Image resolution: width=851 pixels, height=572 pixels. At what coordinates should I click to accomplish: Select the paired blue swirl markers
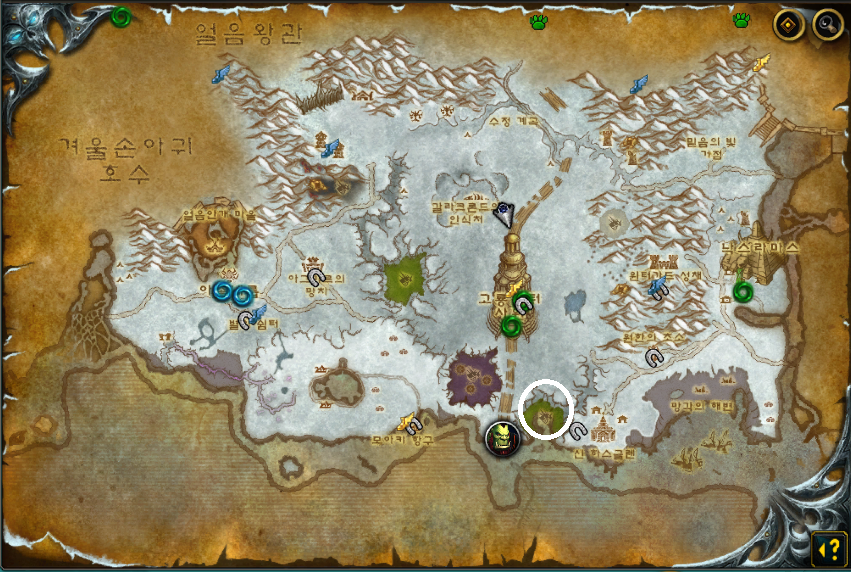[x=231, y=293]
